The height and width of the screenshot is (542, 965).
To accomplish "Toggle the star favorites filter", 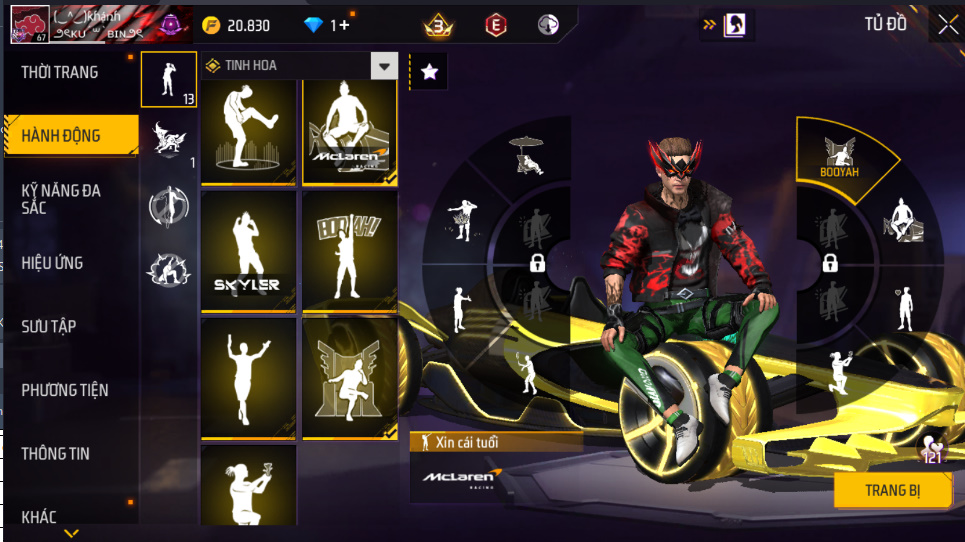I will coord(429,71).
